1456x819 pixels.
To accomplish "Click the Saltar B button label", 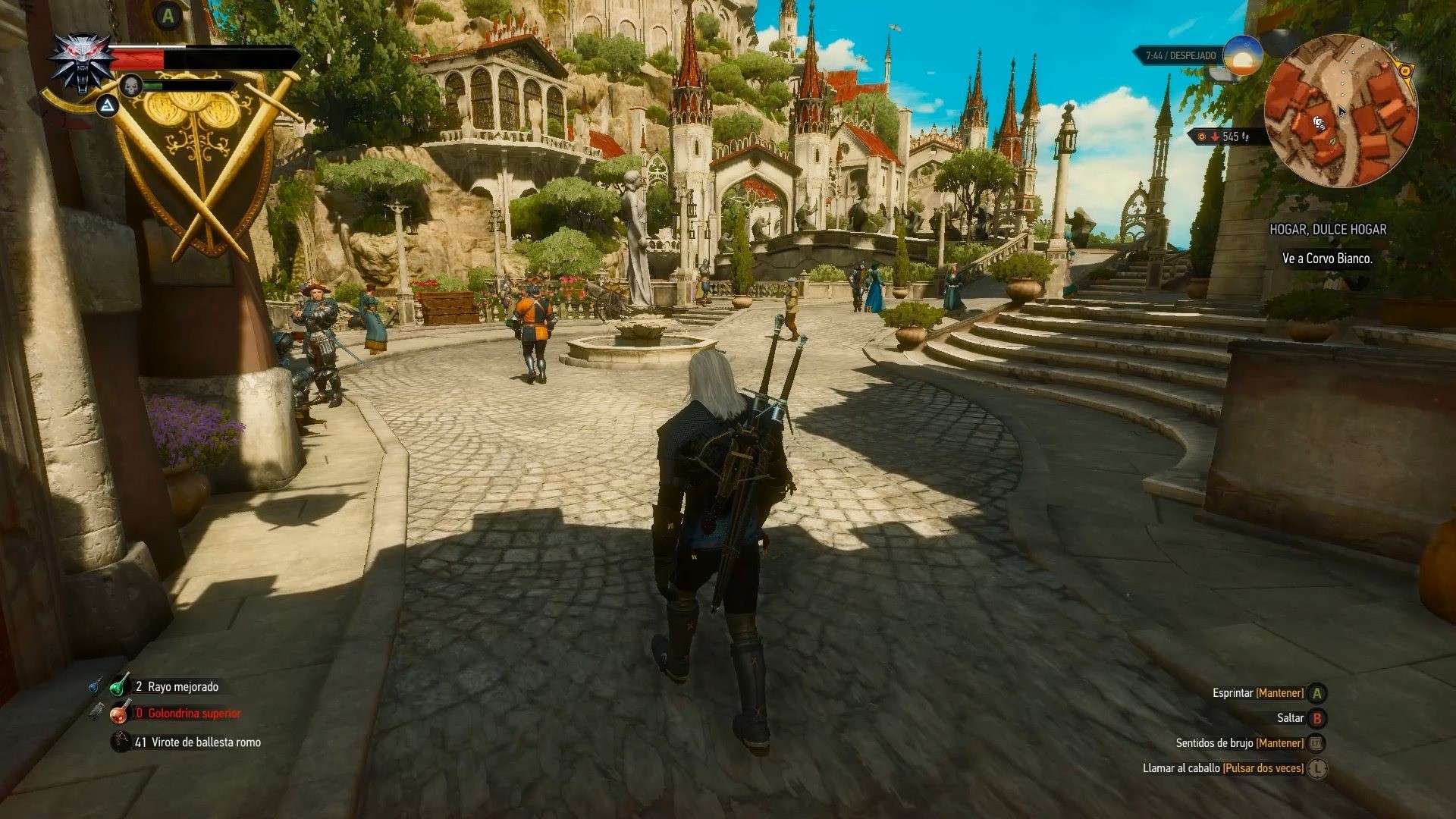I will [x=1291, y=717].
